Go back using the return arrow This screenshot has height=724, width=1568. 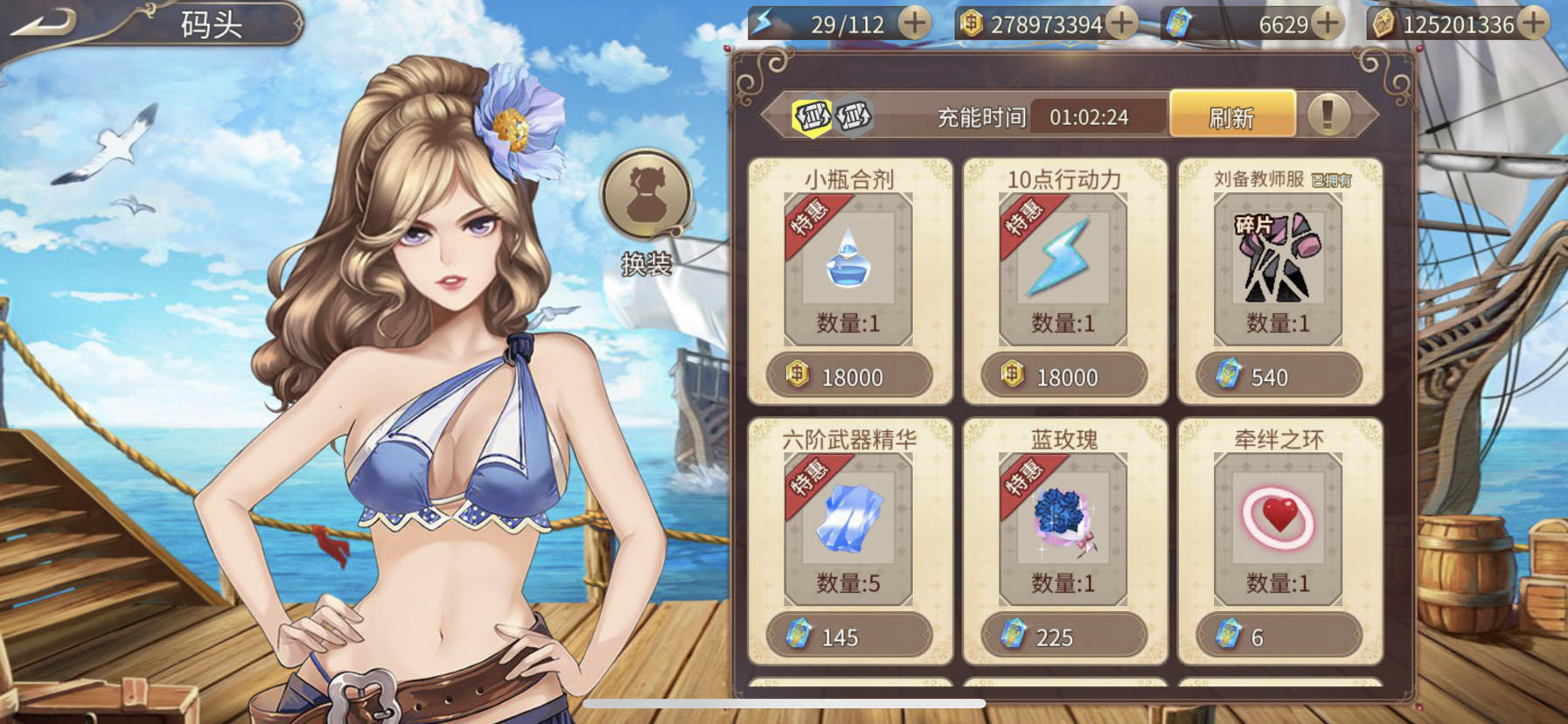coord(44,24)
